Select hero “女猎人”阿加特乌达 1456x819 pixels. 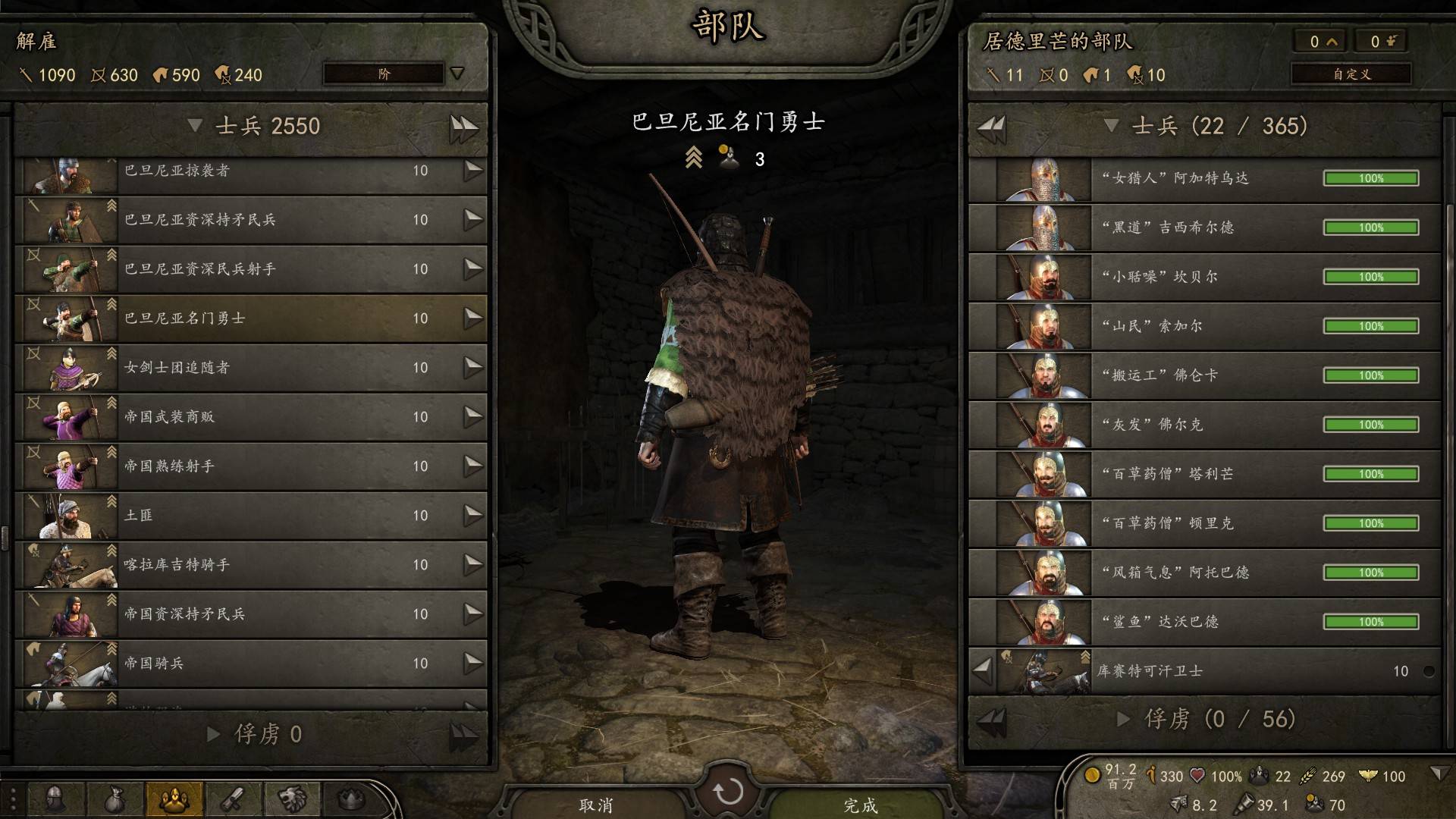(1204, 179)
